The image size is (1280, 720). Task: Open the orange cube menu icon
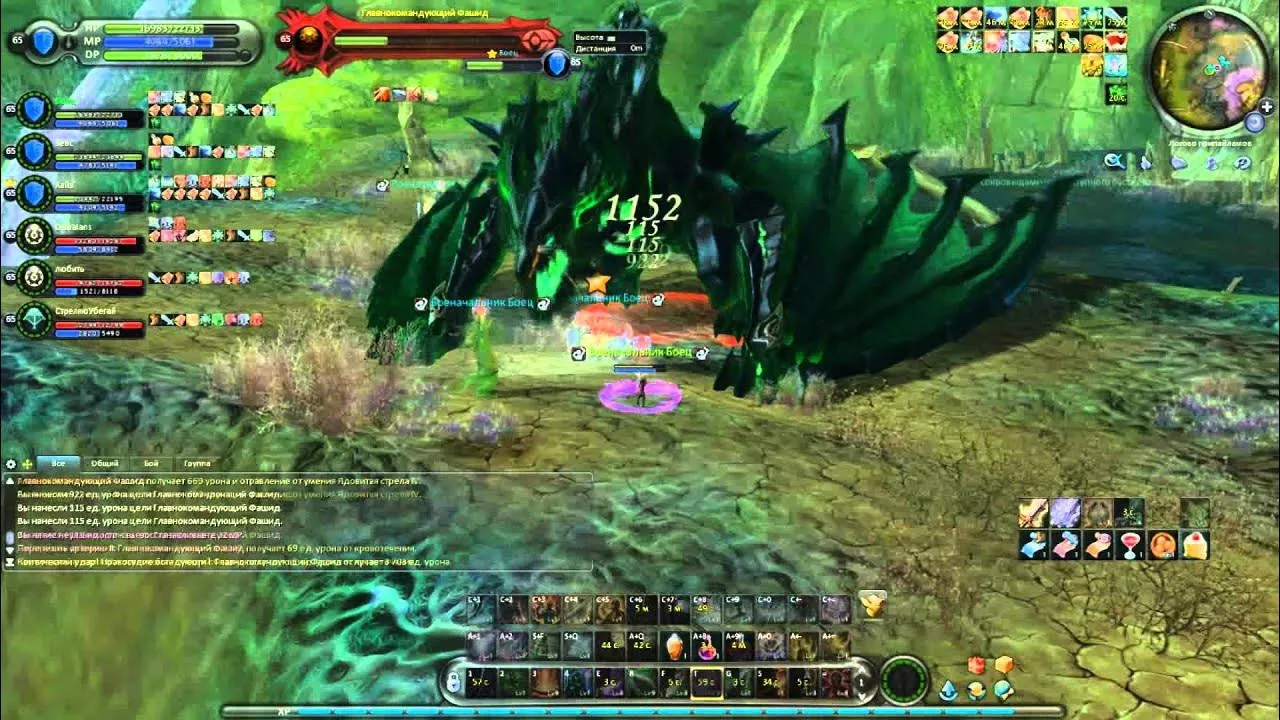point(1003,666)
